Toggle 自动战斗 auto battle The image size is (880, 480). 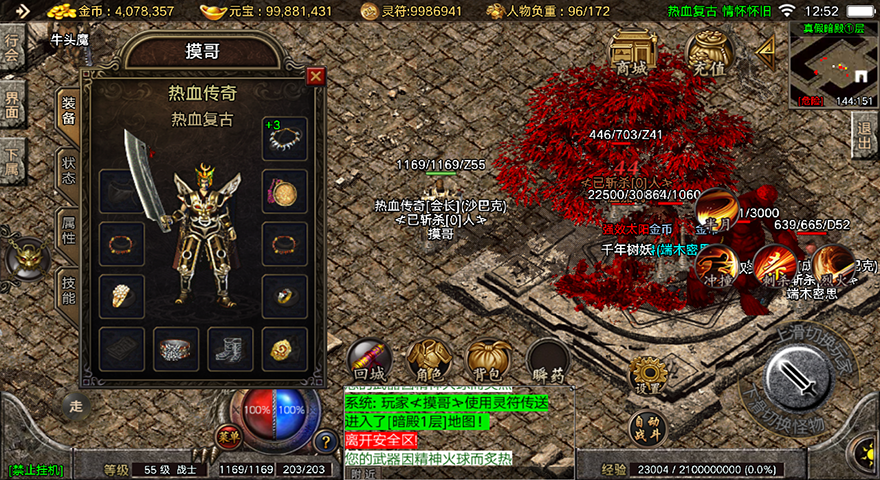tap(645, 426)
